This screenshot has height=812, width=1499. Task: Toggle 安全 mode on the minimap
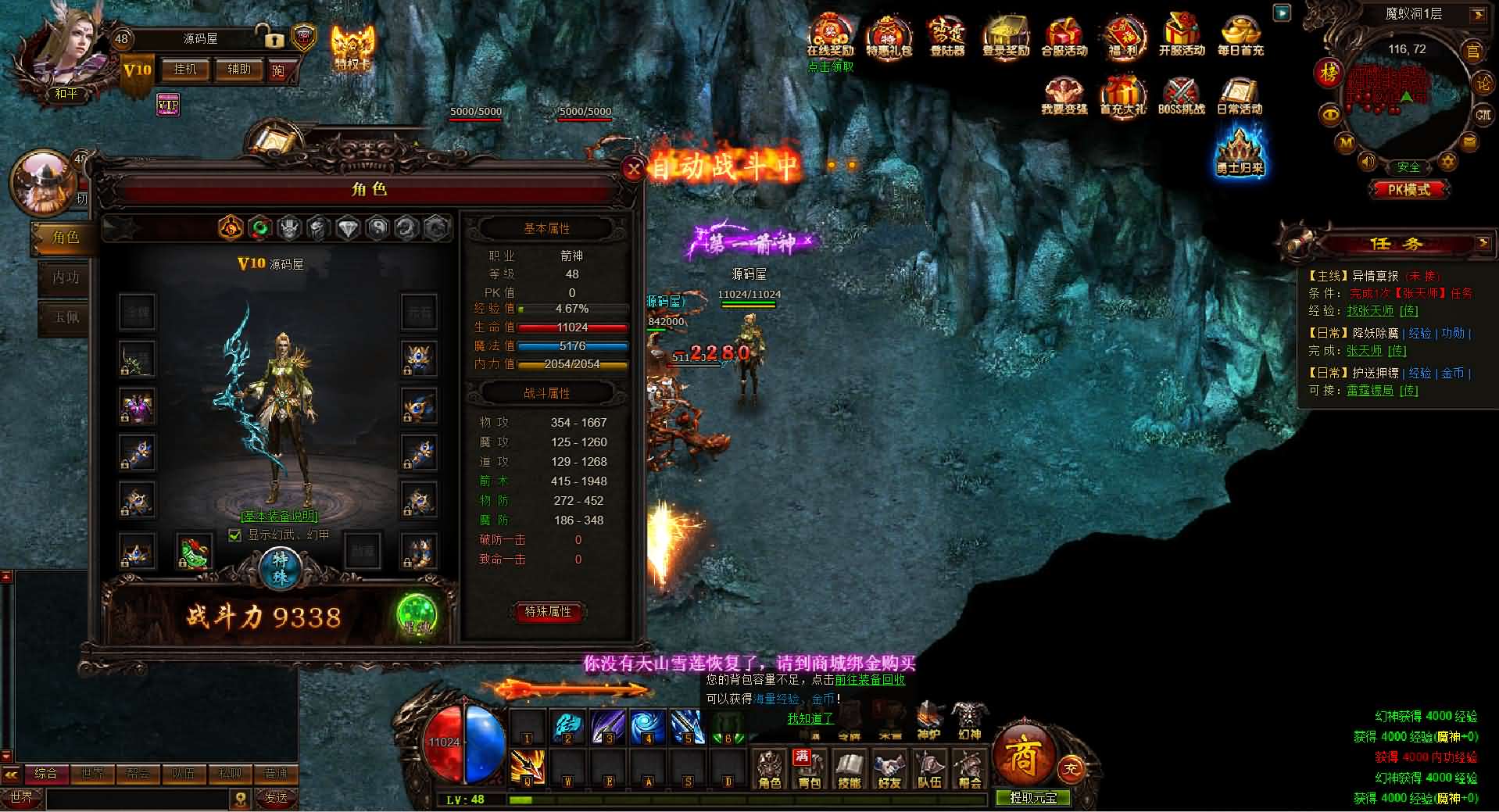point(1408,165)
